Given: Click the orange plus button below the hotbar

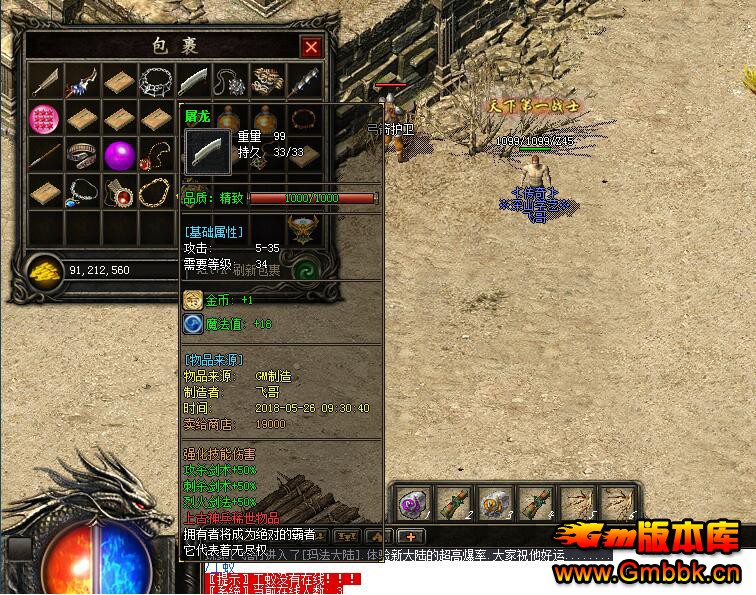Looking at the screenshot, I should coord(412,537).
